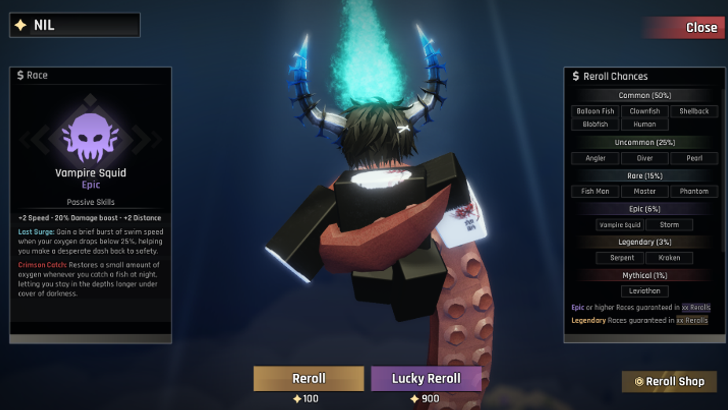Choose the Phantom race entry

pyautogui.click(x=693, y=191)
